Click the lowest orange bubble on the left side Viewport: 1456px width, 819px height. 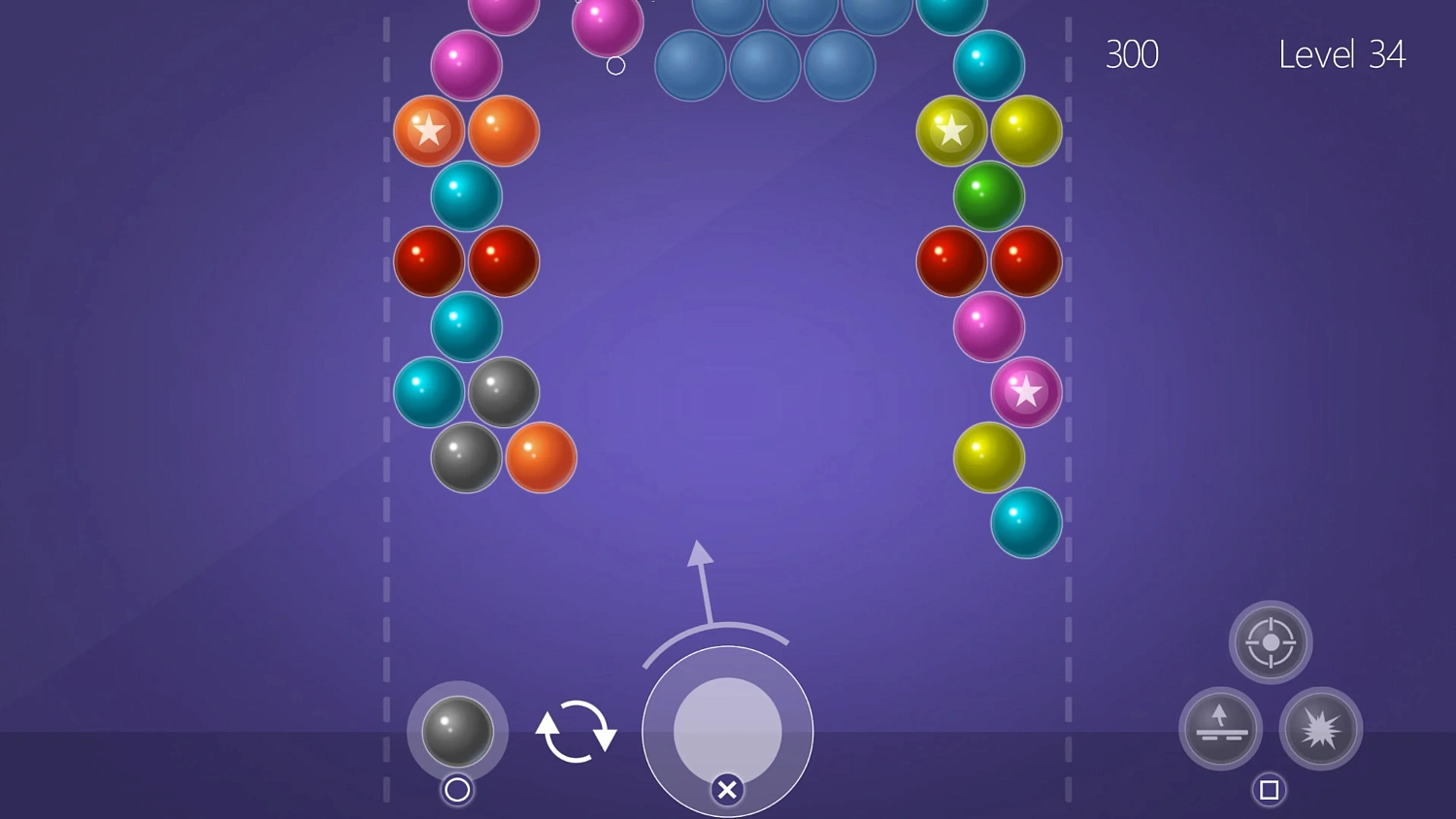(542, 458)
